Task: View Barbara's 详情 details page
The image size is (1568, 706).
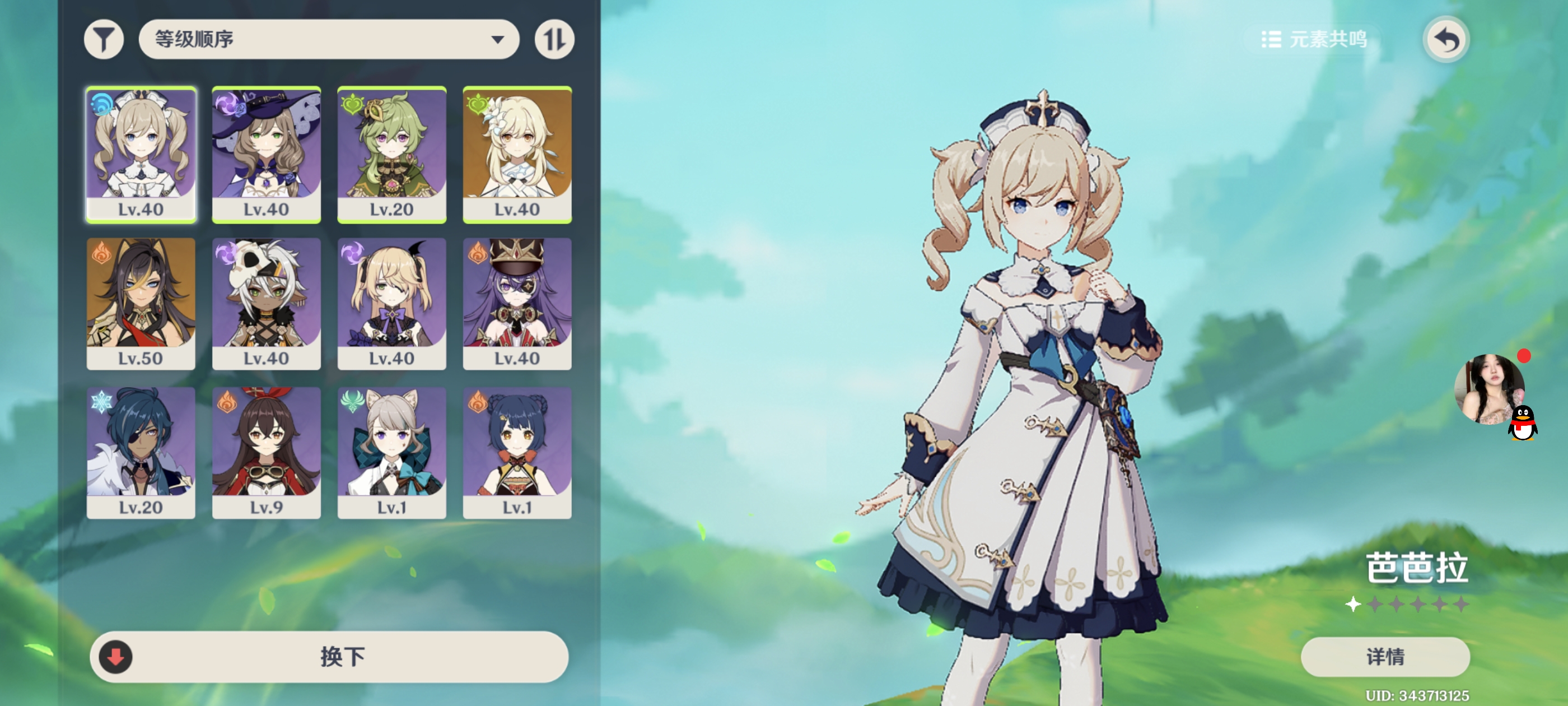Action: tap(1385, 657)
